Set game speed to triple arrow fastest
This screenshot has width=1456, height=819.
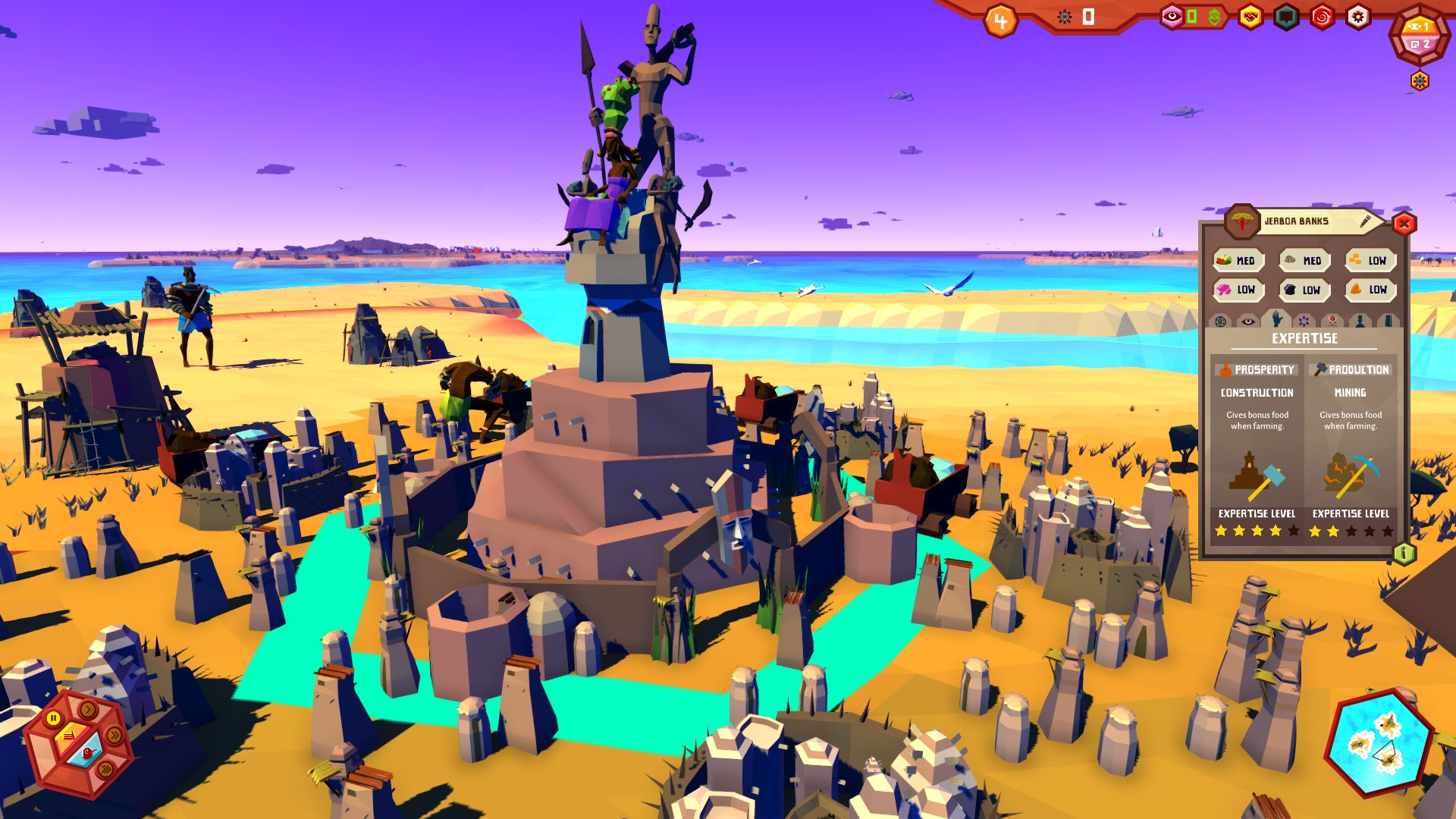105,769
